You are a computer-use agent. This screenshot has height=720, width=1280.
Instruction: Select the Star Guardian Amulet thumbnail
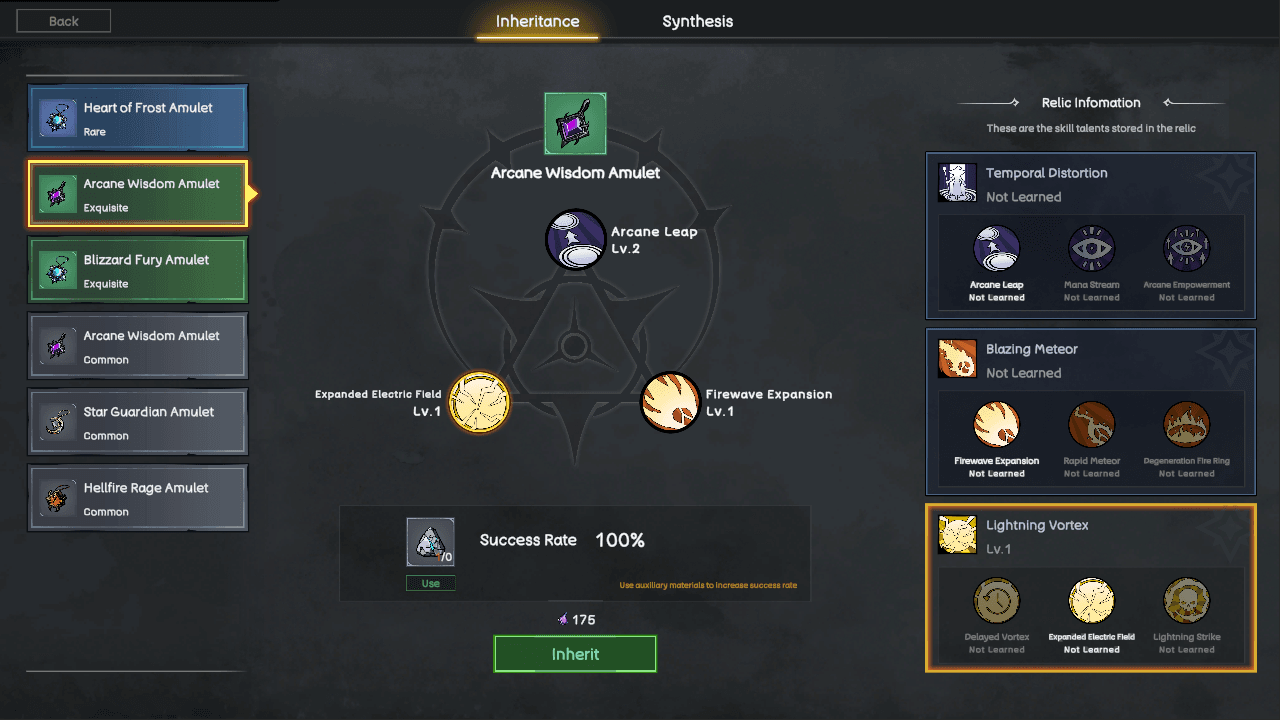tap(137, 421)
